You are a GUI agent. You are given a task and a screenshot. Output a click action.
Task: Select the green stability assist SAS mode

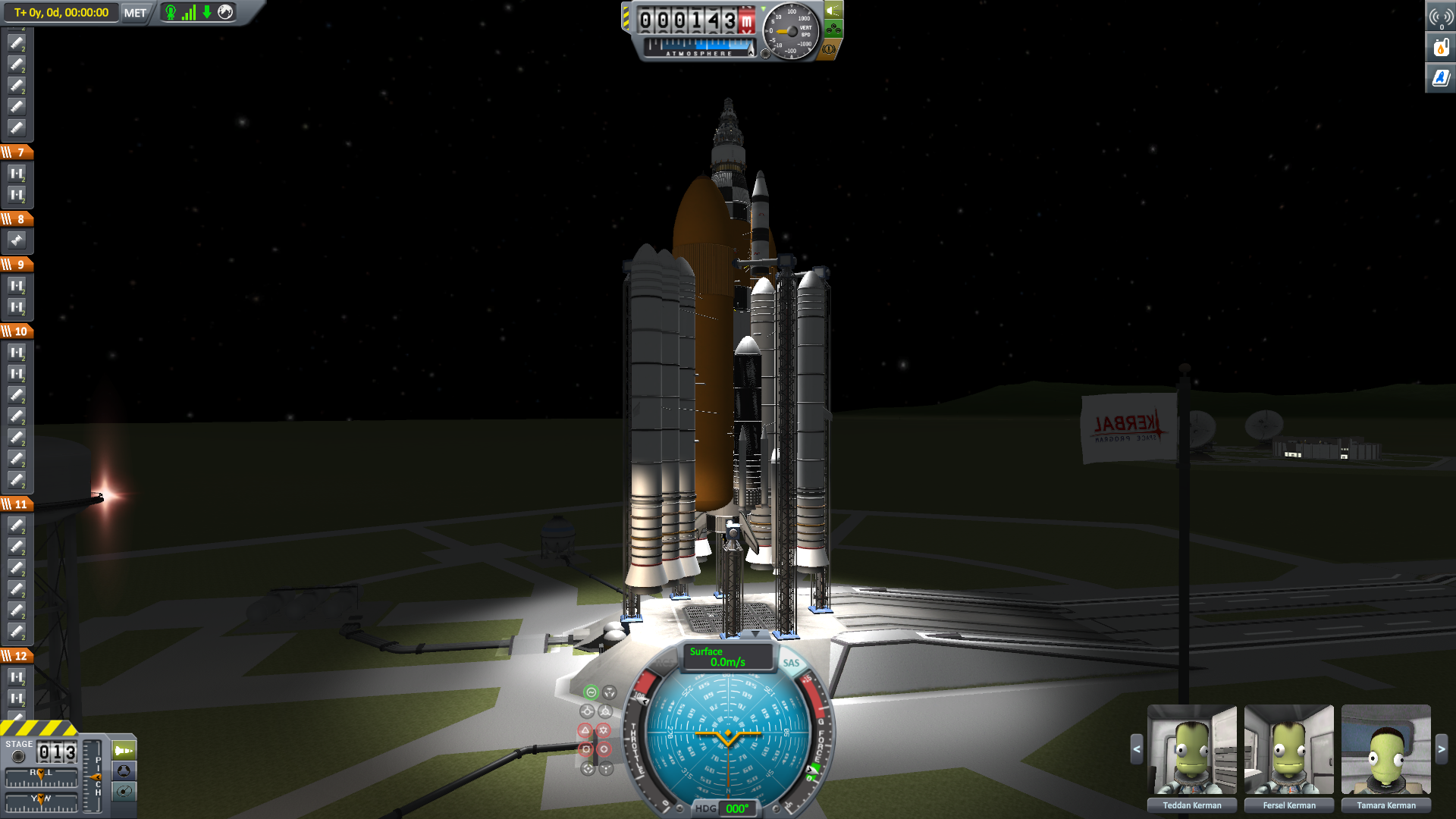(x=591, y=692)
